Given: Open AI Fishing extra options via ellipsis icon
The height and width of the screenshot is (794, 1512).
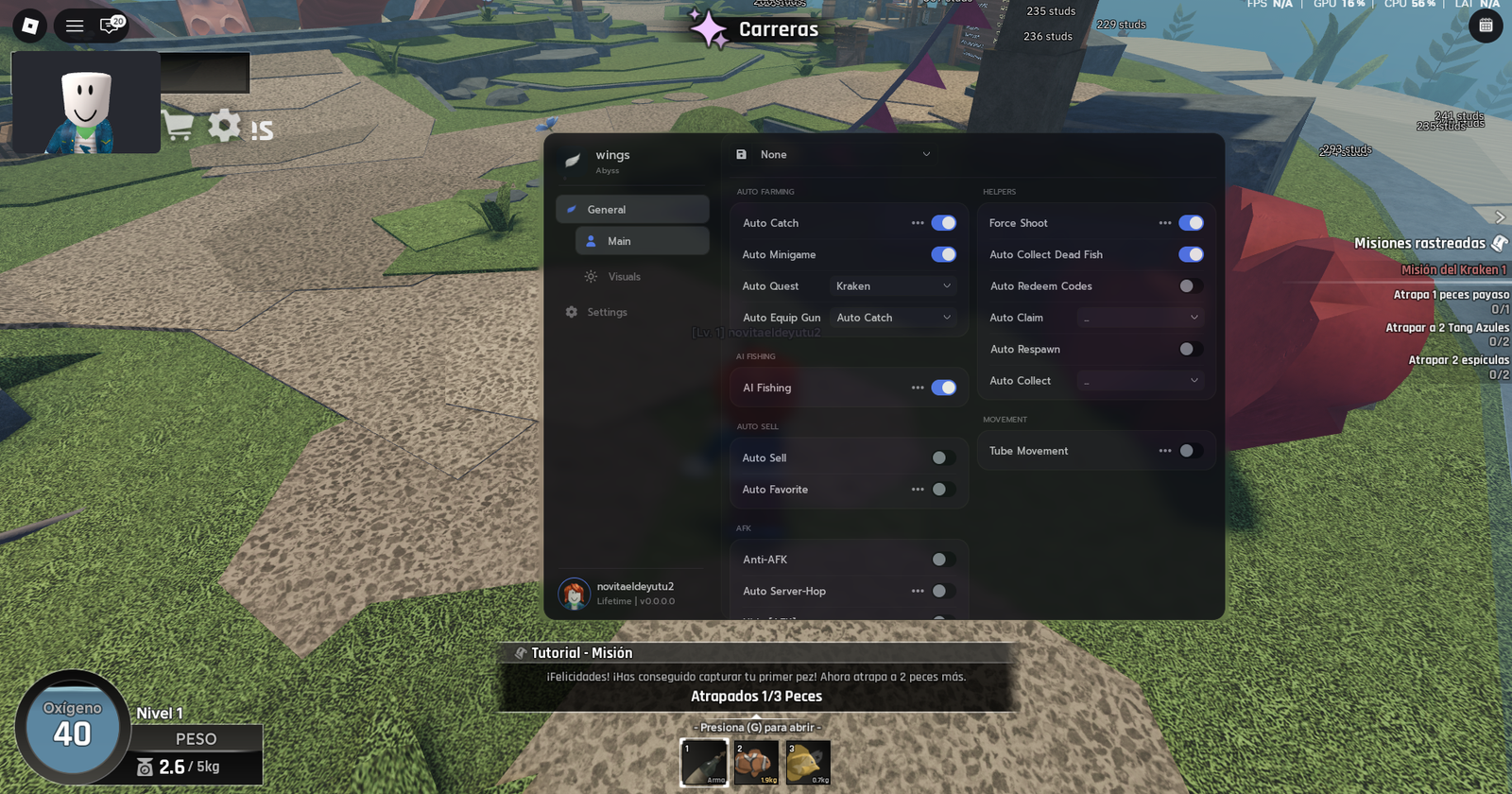Looking at the screenshot, I should coord(918,388).
